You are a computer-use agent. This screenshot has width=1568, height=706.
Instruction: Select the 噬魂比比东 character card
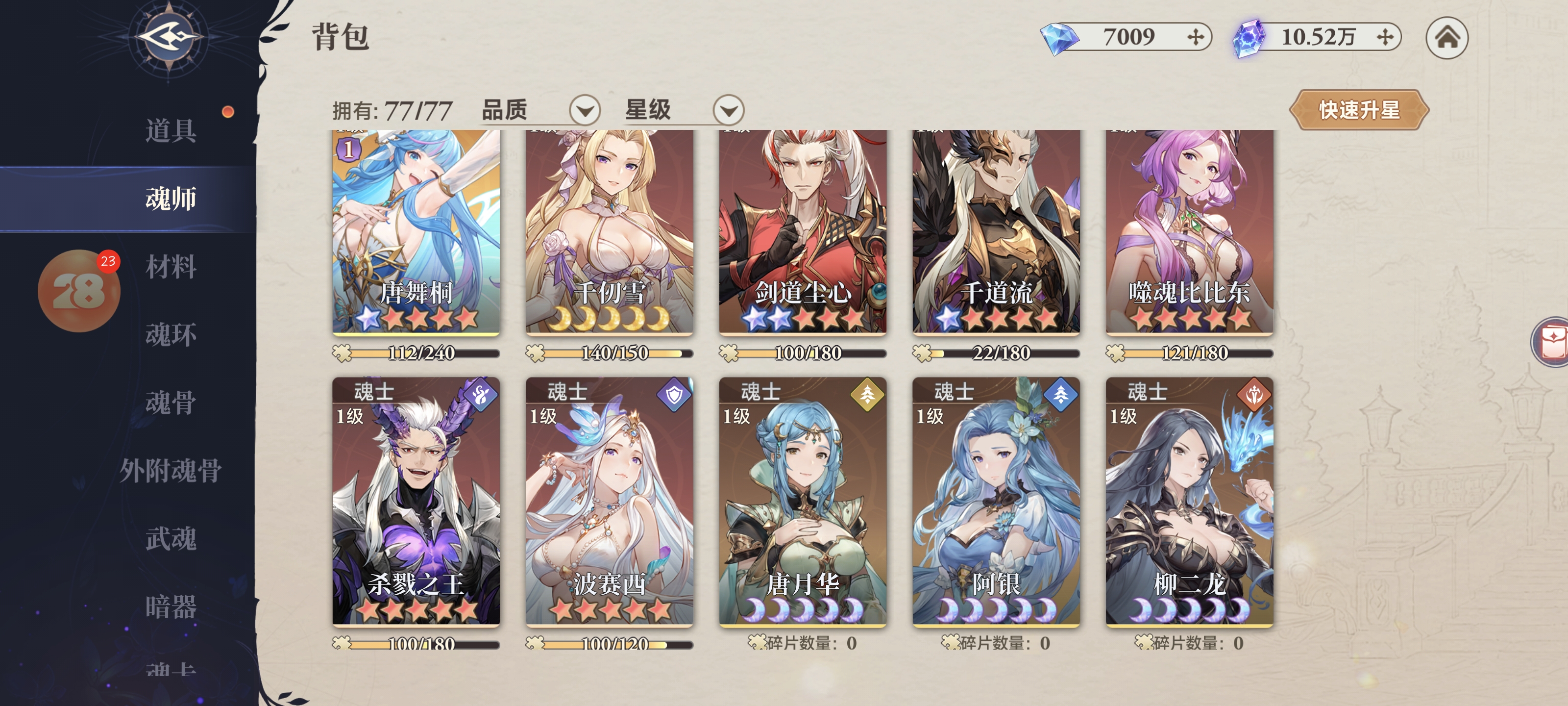[x=1189, y=231]
